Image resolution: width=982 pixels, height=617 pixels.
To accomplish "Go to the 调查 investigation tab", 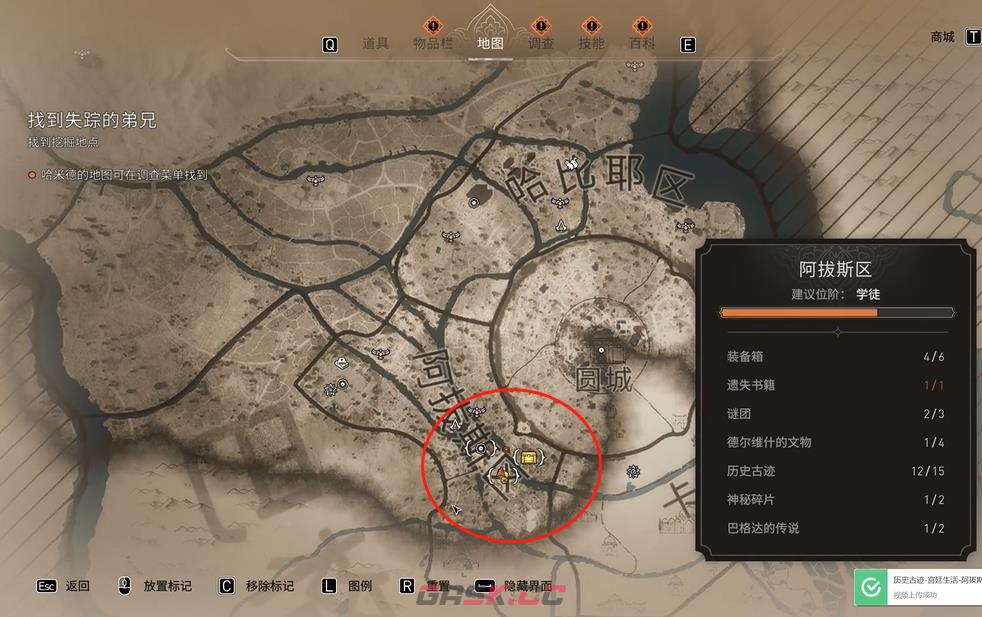I will coord(541,43).
